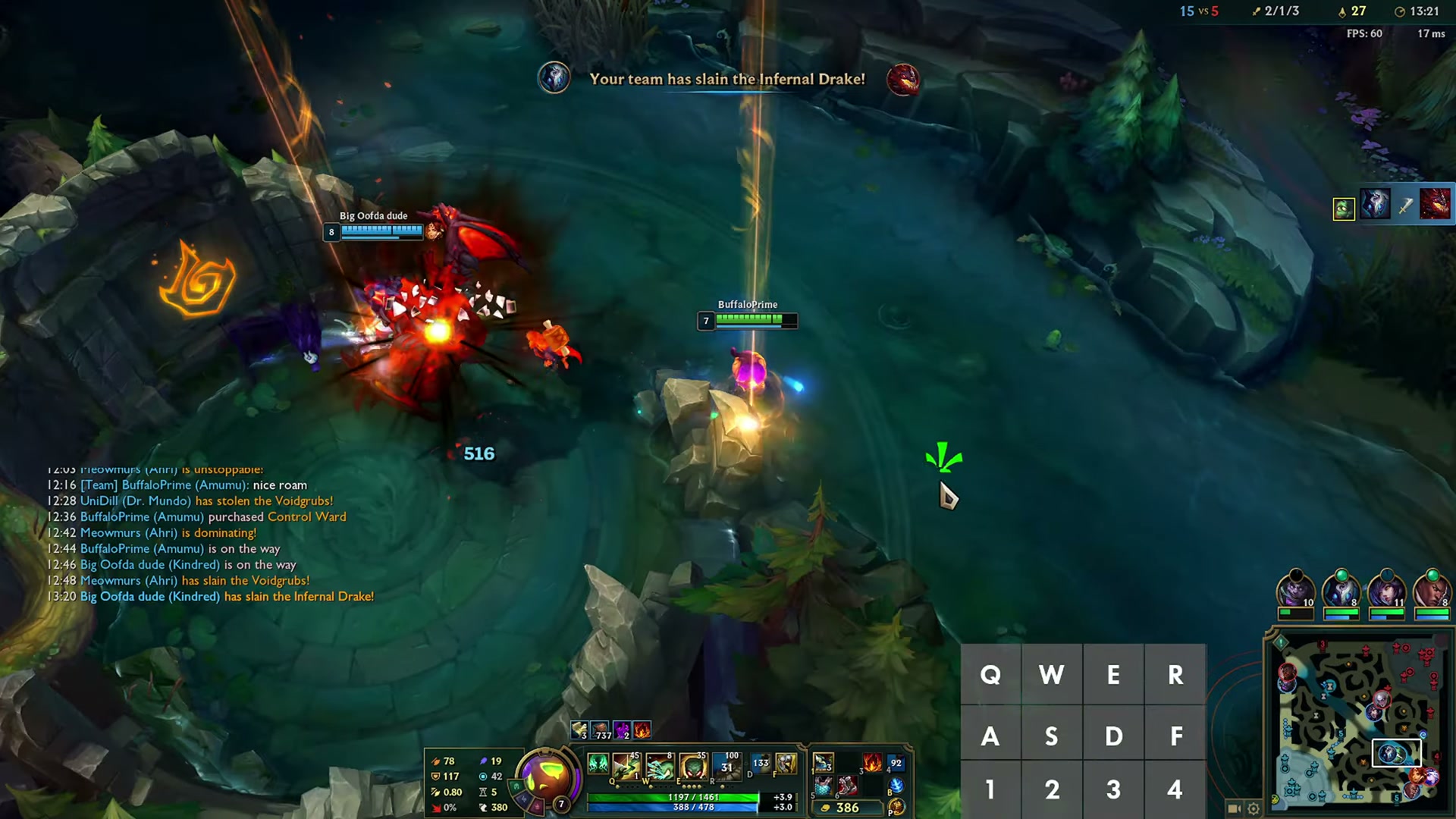Open the settings gear beside the minimap
Image resolution: width=1456 pixels, height=819 pixels.
click(1253, 810)
